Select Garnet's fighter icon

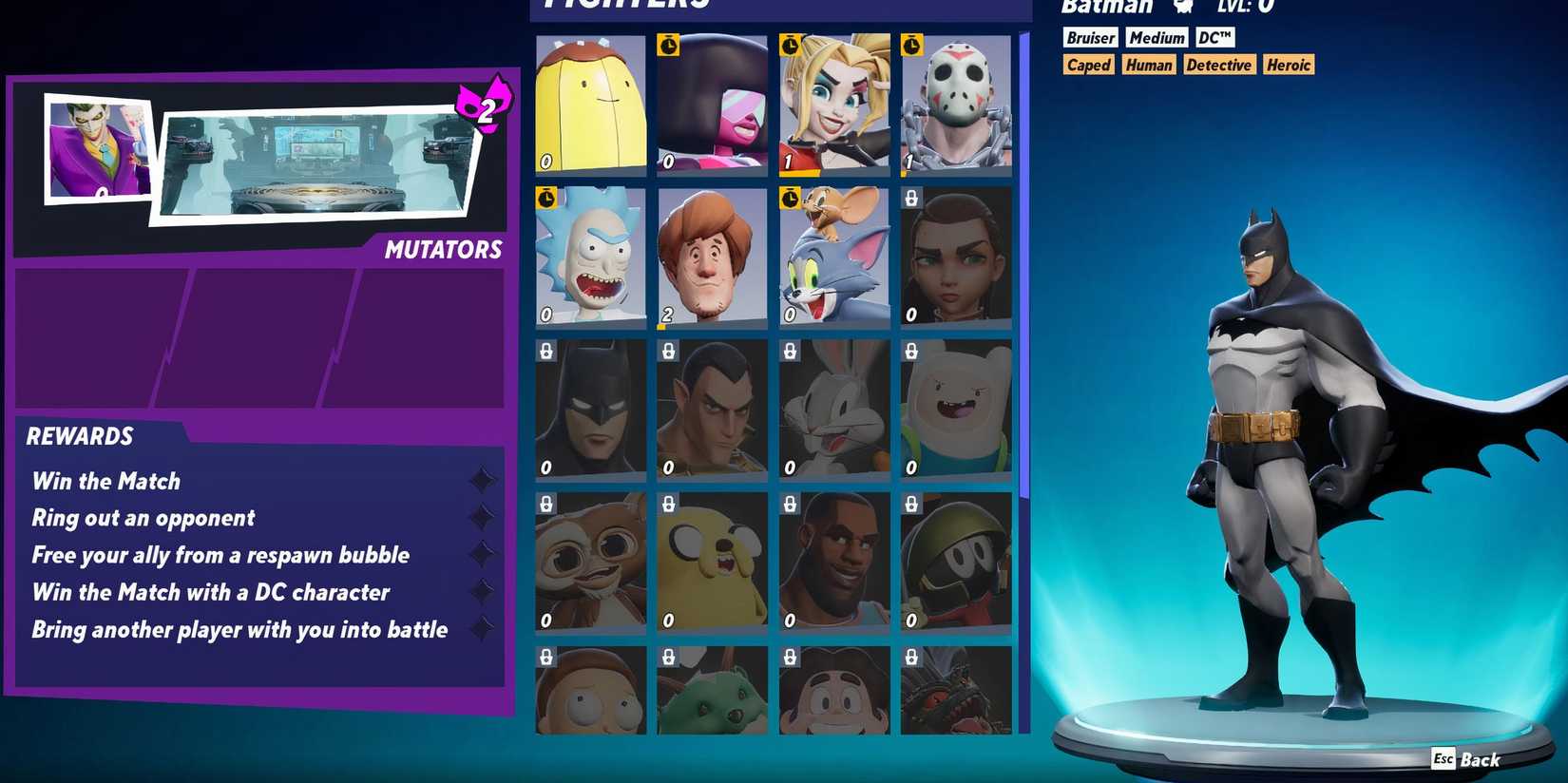[711, 105]
